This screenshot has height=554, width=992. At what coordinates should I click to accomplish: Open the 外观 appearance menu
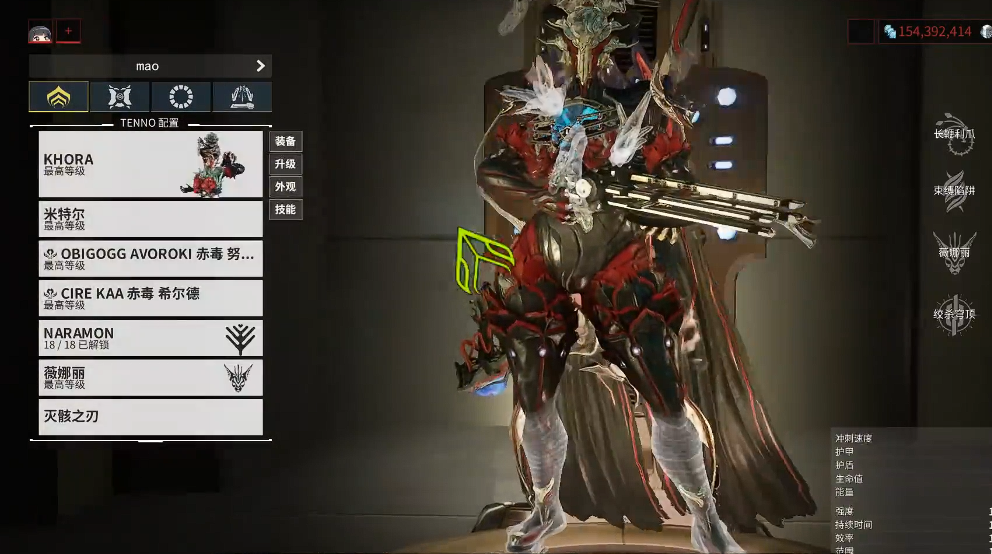point(286,187)
